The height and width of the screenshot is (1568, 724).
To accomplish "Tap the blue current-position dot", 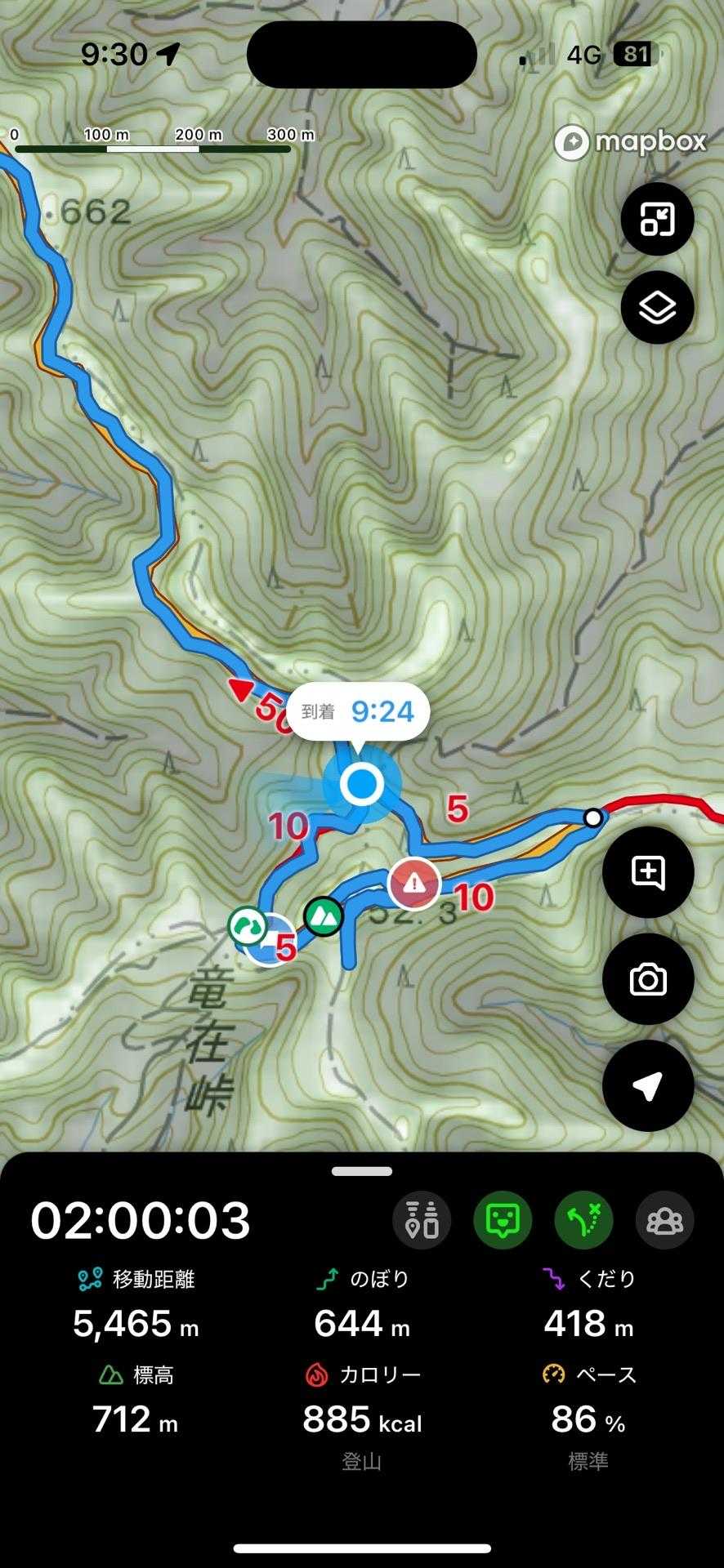I will click(x=360, y=784).
